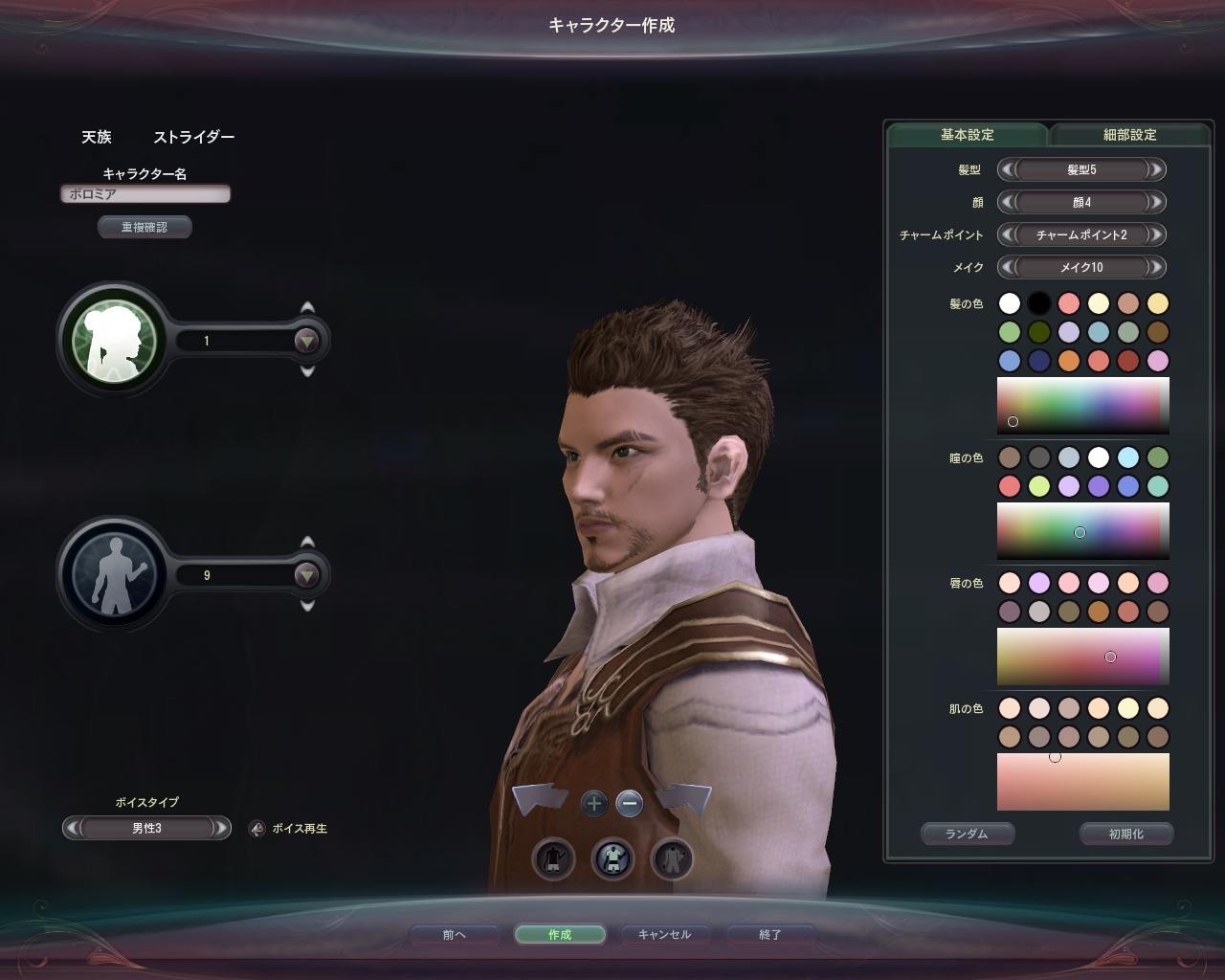Go back with the 前へ button
Viewport: 1225px width, 980px height.
[454, 934]
